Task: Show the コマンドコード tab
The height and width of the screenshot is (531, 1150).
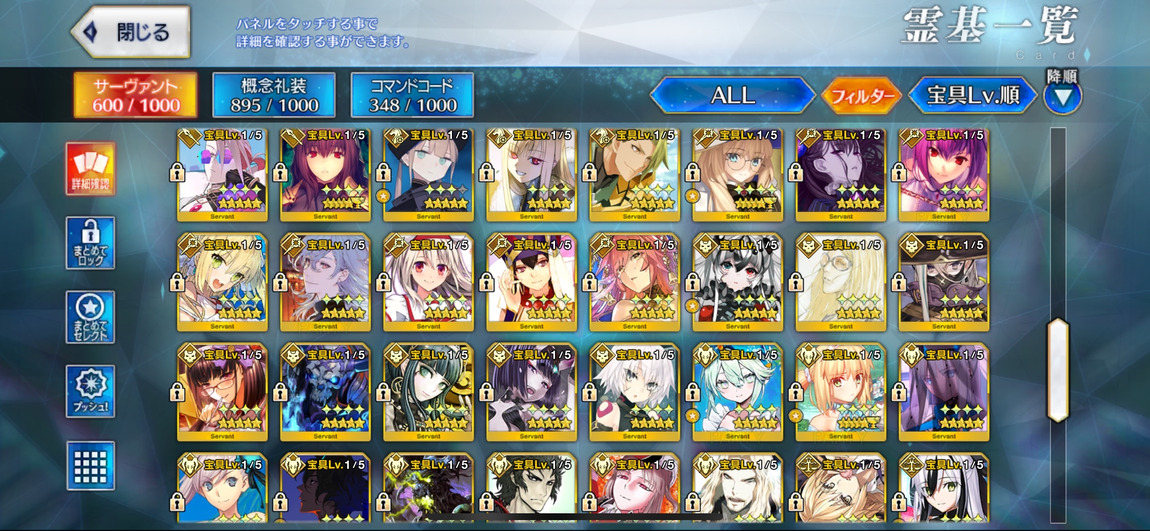Action: pyautogui.click(x=412, y=95)
